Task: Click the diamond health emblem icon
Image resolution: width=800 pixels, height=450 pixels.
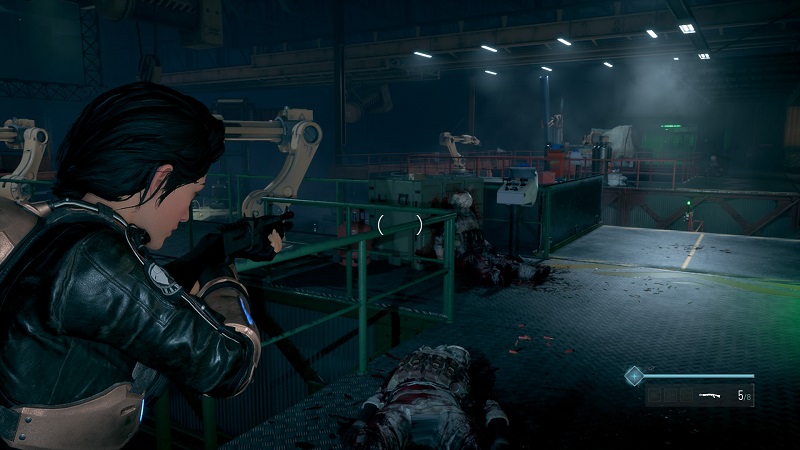Action: pos(632,376)
